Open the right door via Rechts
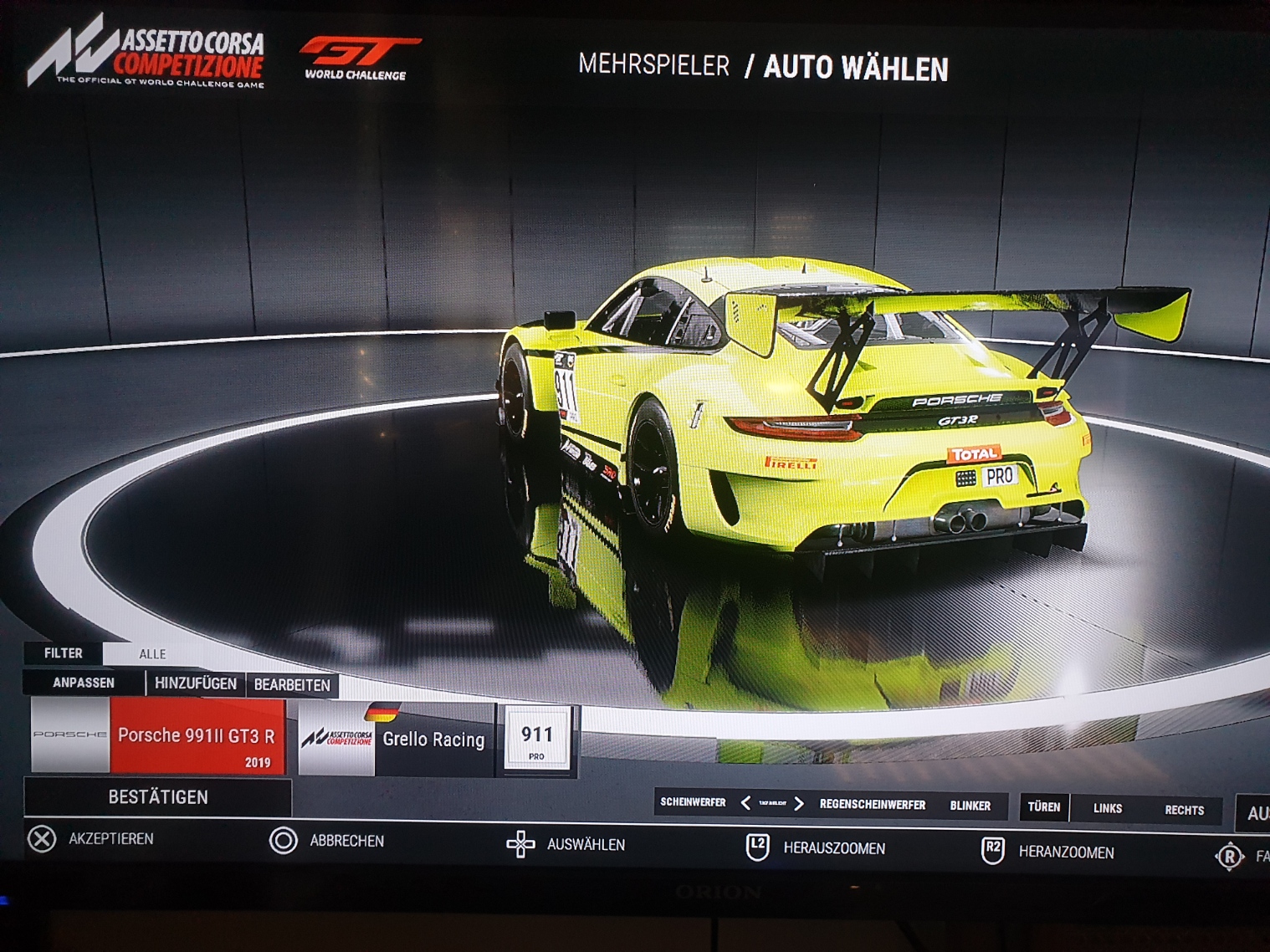The image size is (1270, 952). click(x=1185, y=810)
